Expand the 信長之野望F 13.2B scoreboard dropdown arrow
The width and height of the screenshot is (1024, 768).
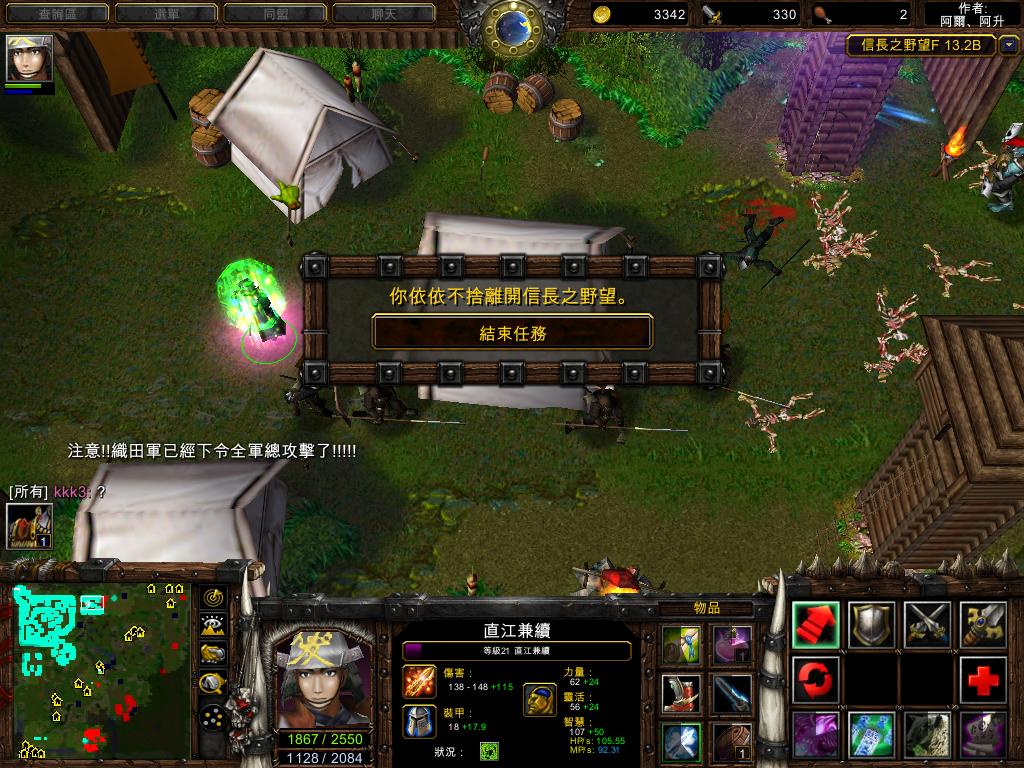[x=1009, y=45]
